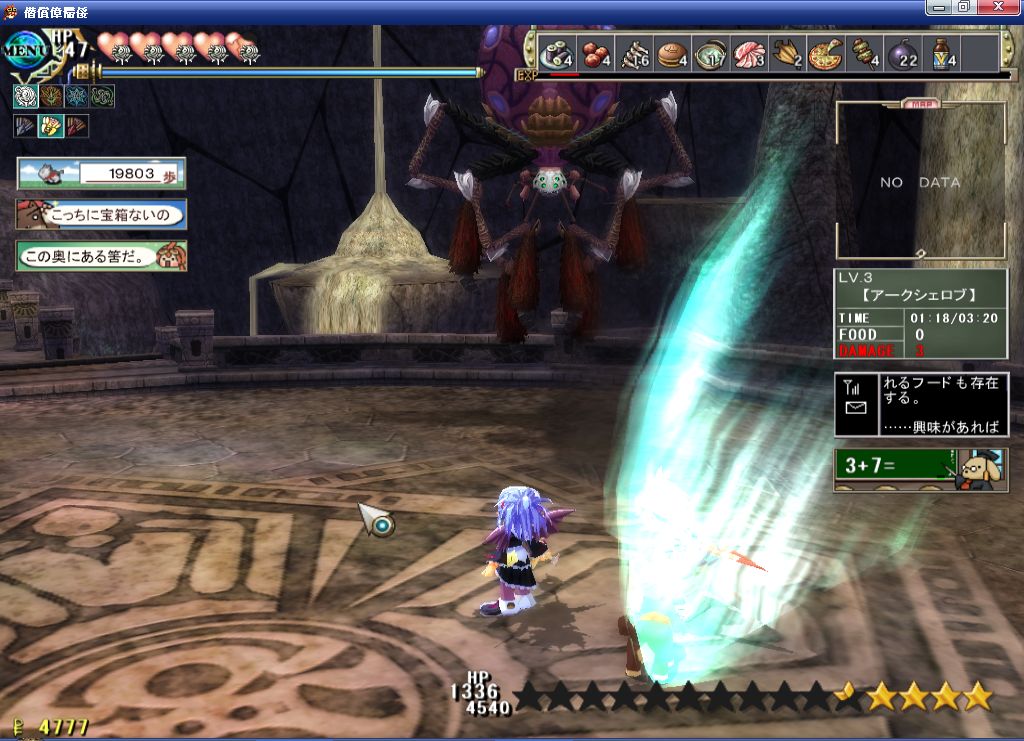The width and height of the screenshot is (1024, 741).
Task: Activate the blue snowflake skill icon
Action: tap(77, 96)
